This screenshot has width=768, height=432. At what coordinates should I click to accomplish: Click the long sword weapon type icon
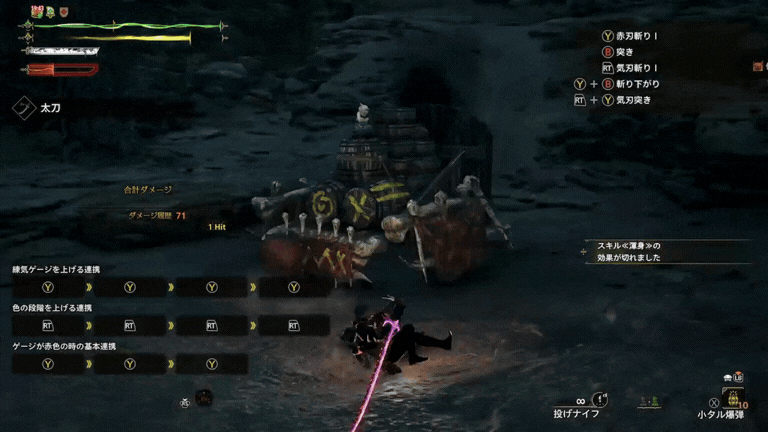(24, 107)
